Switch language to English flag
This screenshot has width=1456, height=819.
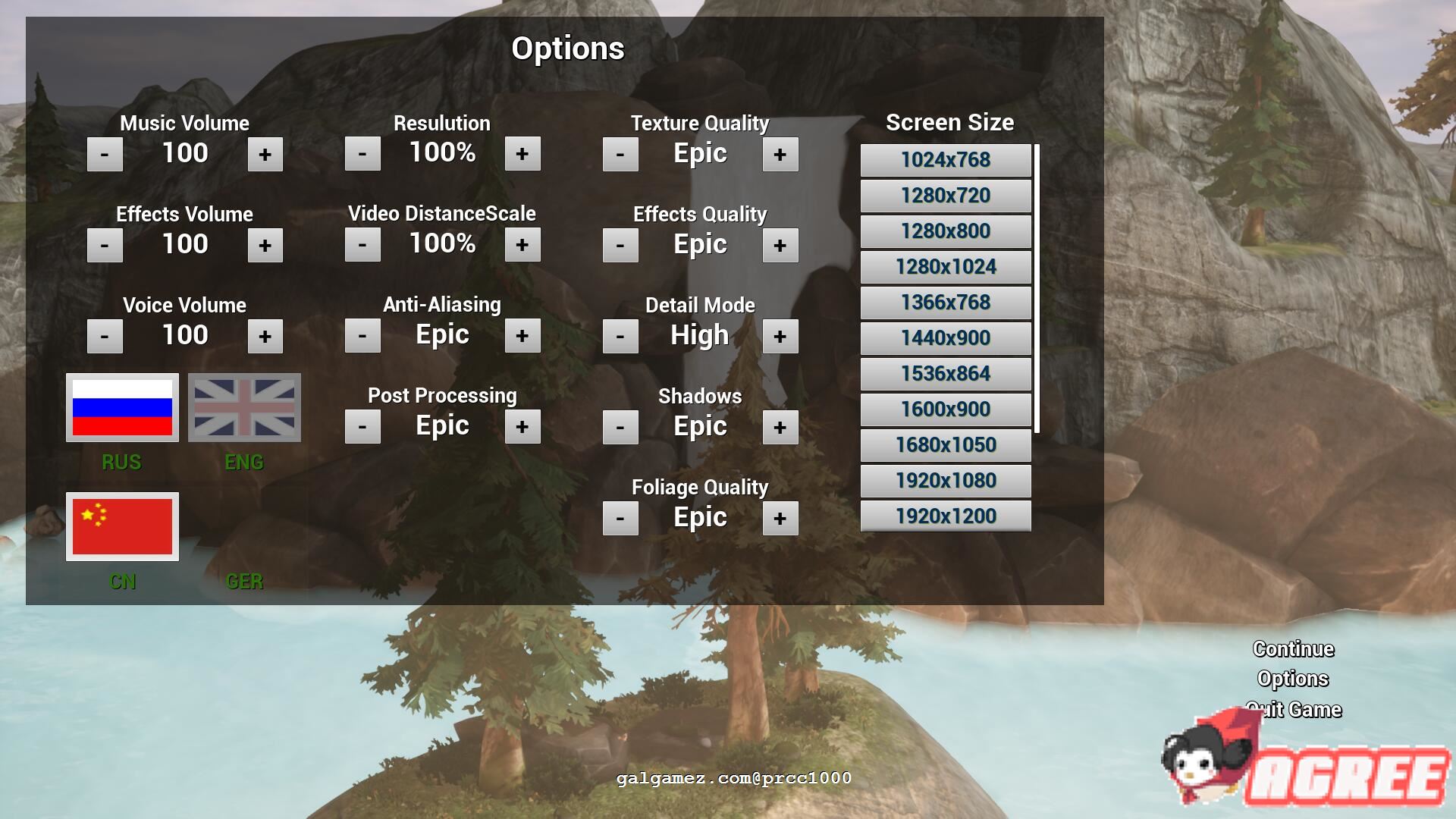tap(244, 407)
